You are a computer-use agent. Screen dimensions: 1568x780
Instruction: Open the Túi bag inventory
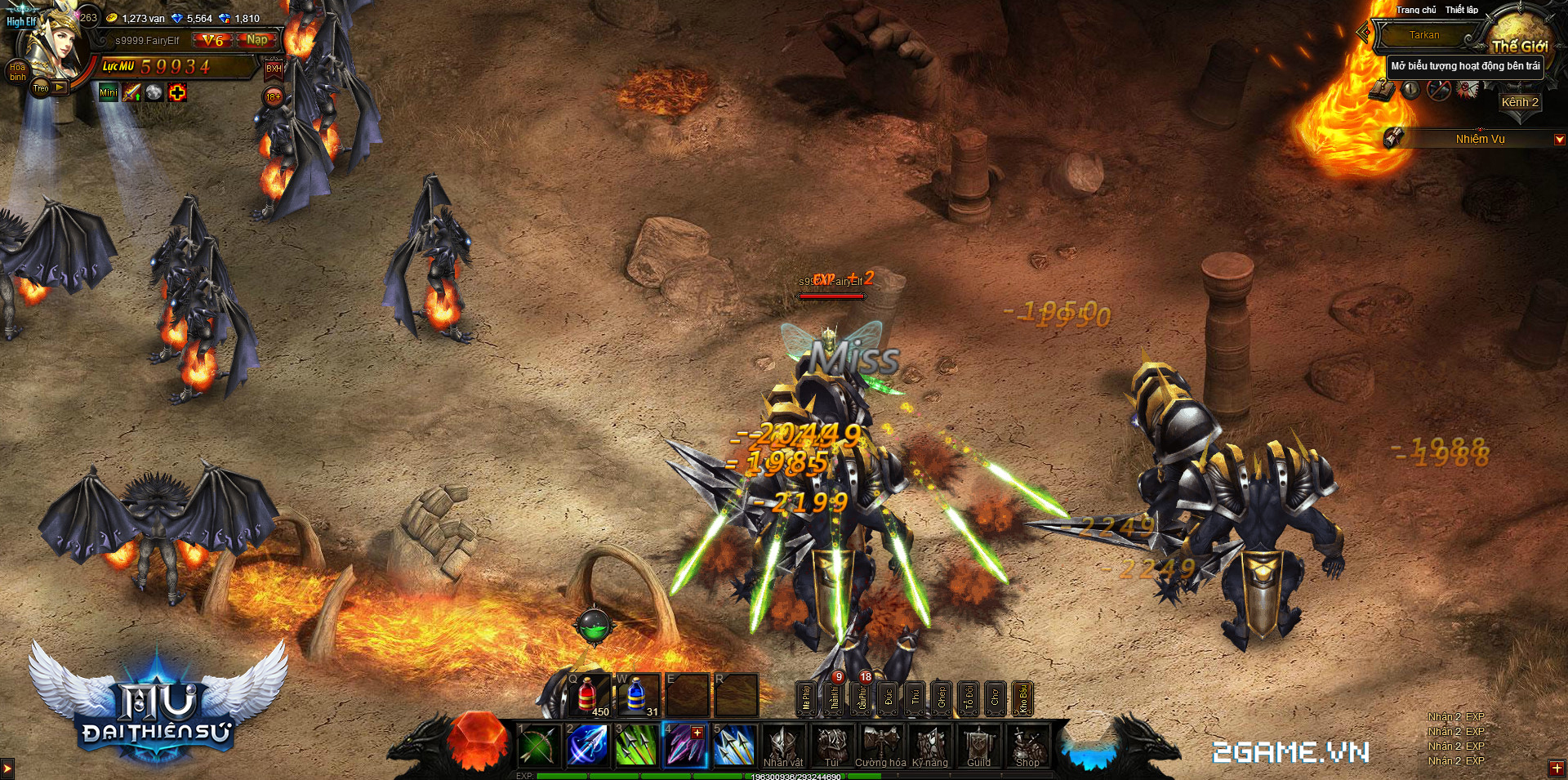pyautogui.click(x=832, y=747)
